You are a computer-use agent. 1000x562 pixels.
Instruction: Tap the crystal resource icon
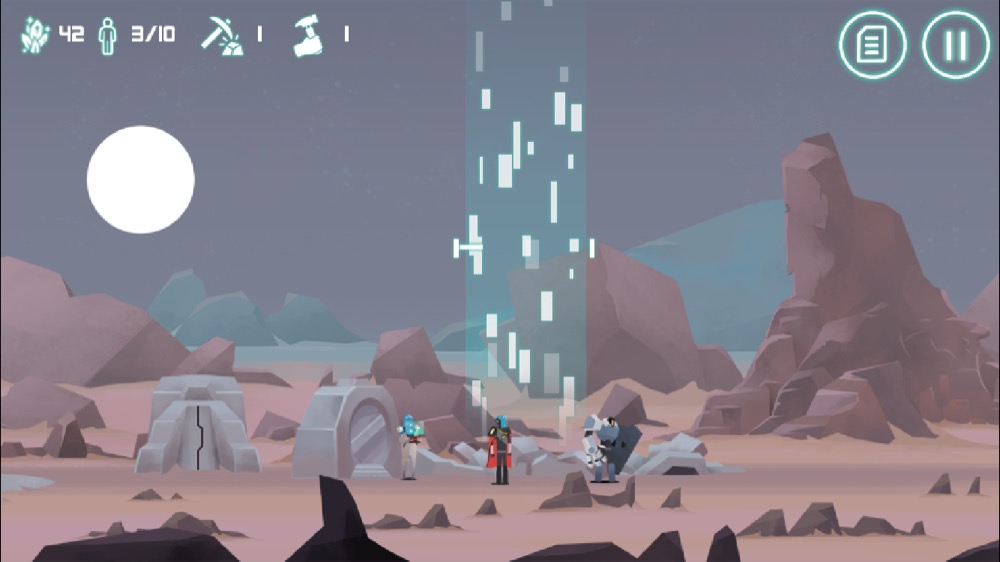(35, 35)
